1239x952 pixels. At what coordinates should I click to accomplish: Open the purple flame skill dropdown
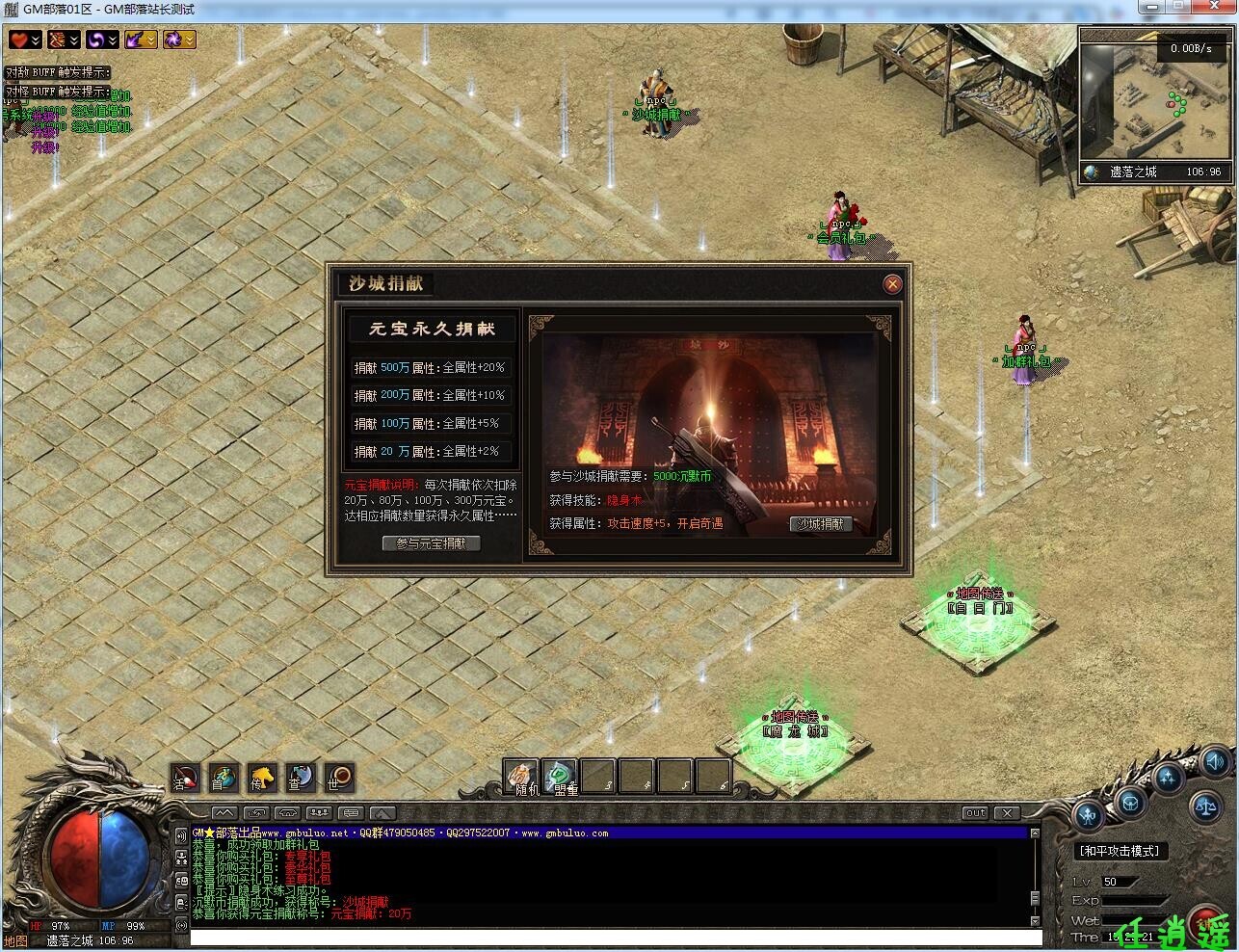click(151, 40)
